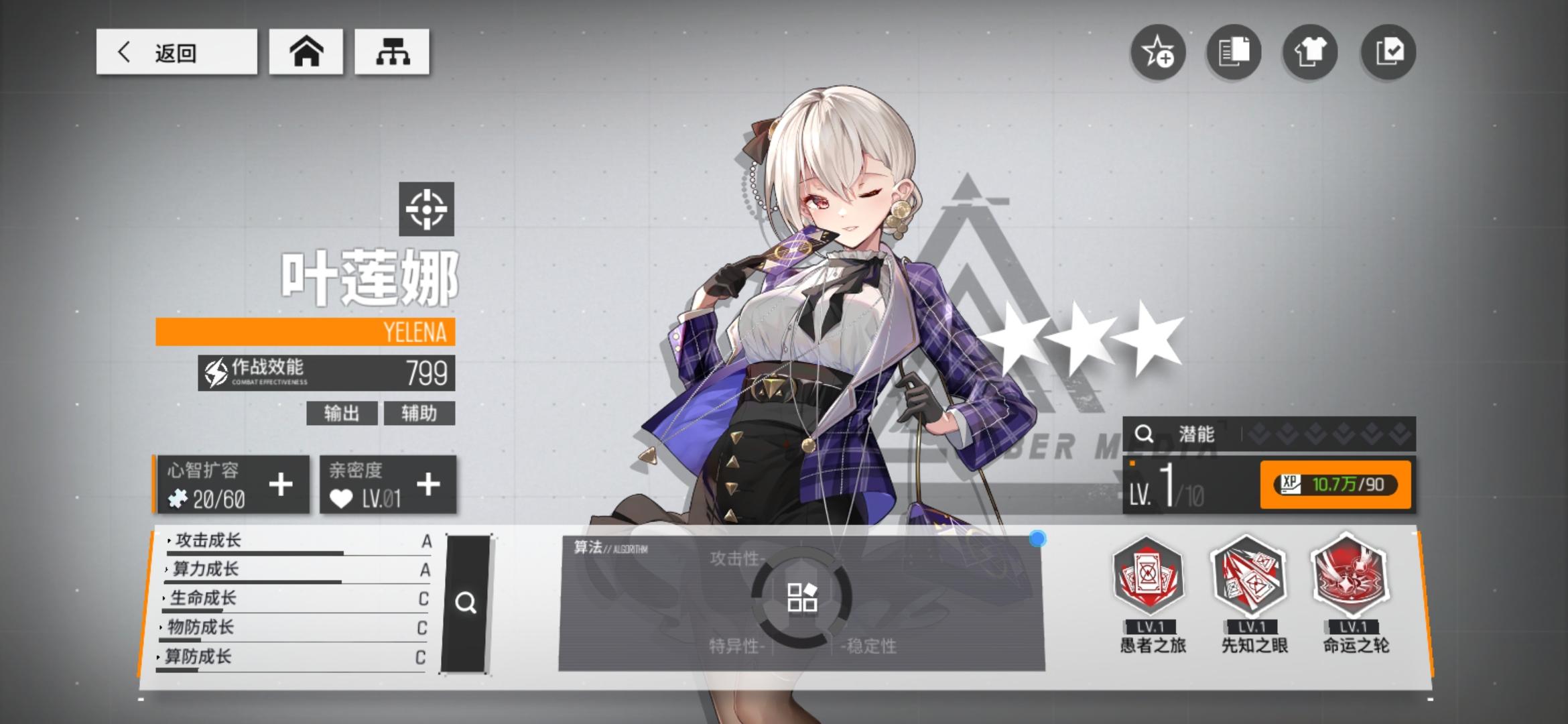Click the magnifier icon beside stat growth

[466, 603]
